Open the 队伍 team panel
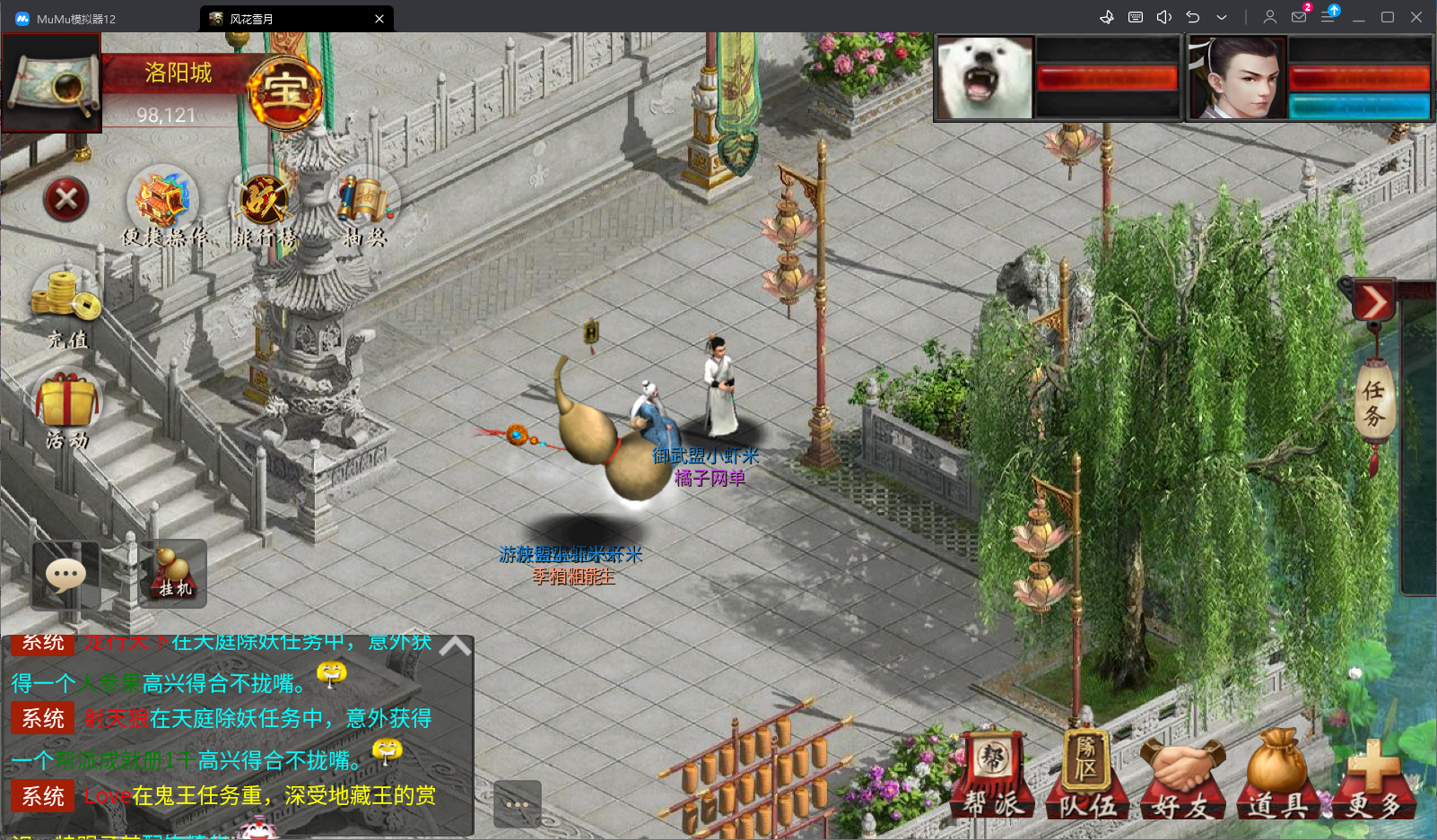1437x840 pixels. pos(1088,775)
